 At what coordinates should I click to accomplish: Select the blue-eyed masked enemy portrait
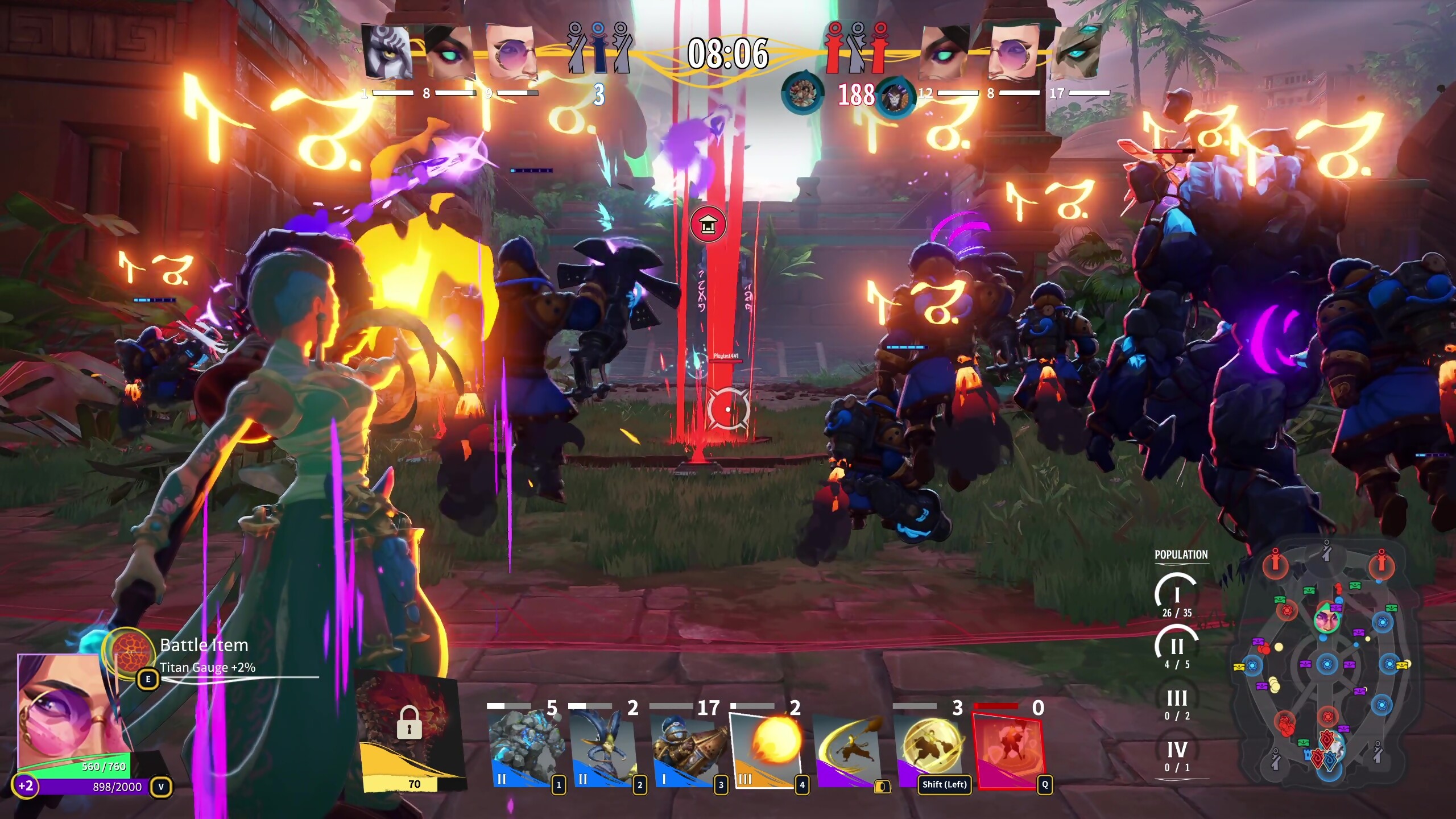click(1076, 52)
